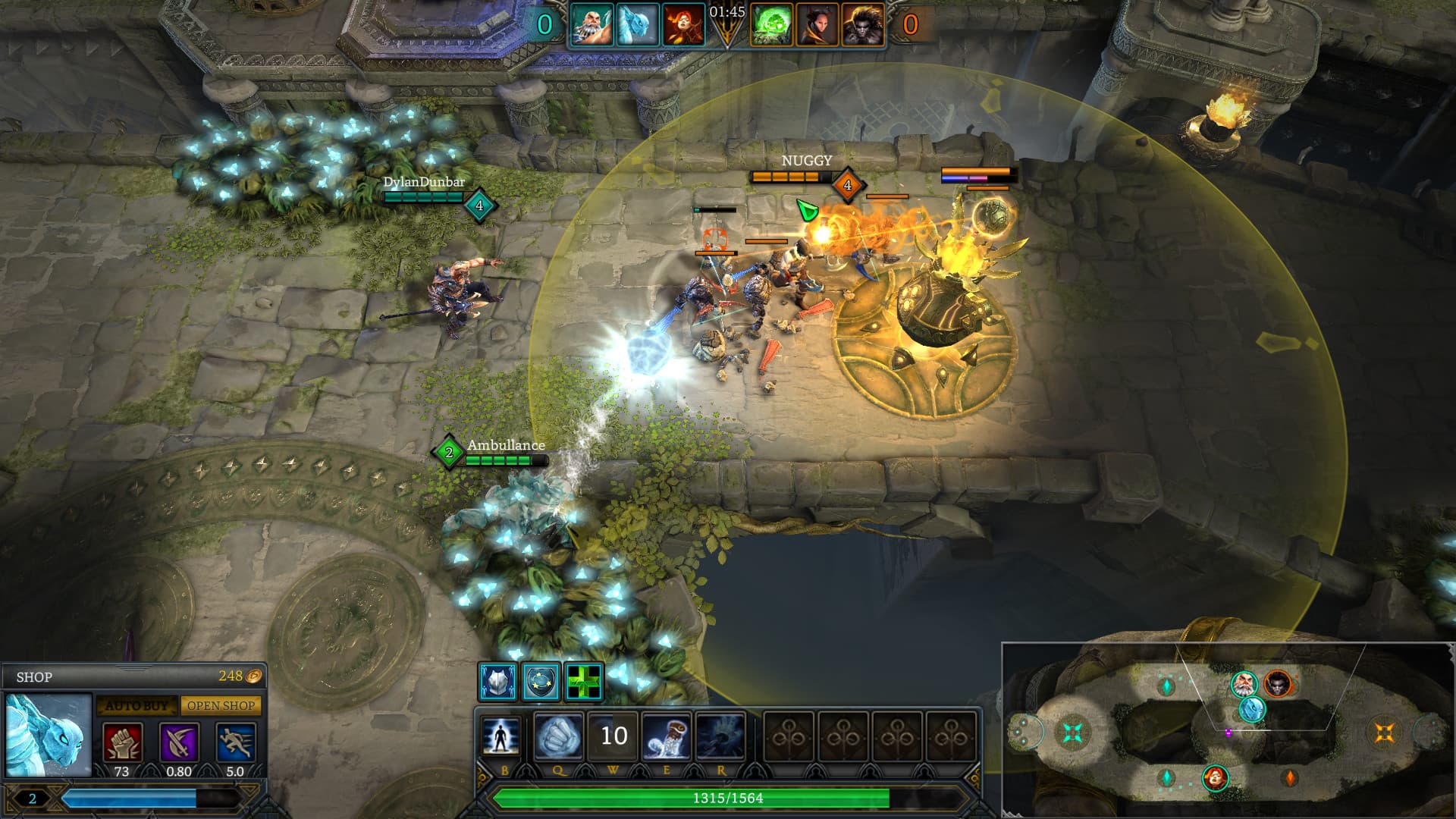Image resolution: width=1456 pixels, height=819 pixels.
Task: Click the W ability slot showing 10
Action: pos(614,736)
